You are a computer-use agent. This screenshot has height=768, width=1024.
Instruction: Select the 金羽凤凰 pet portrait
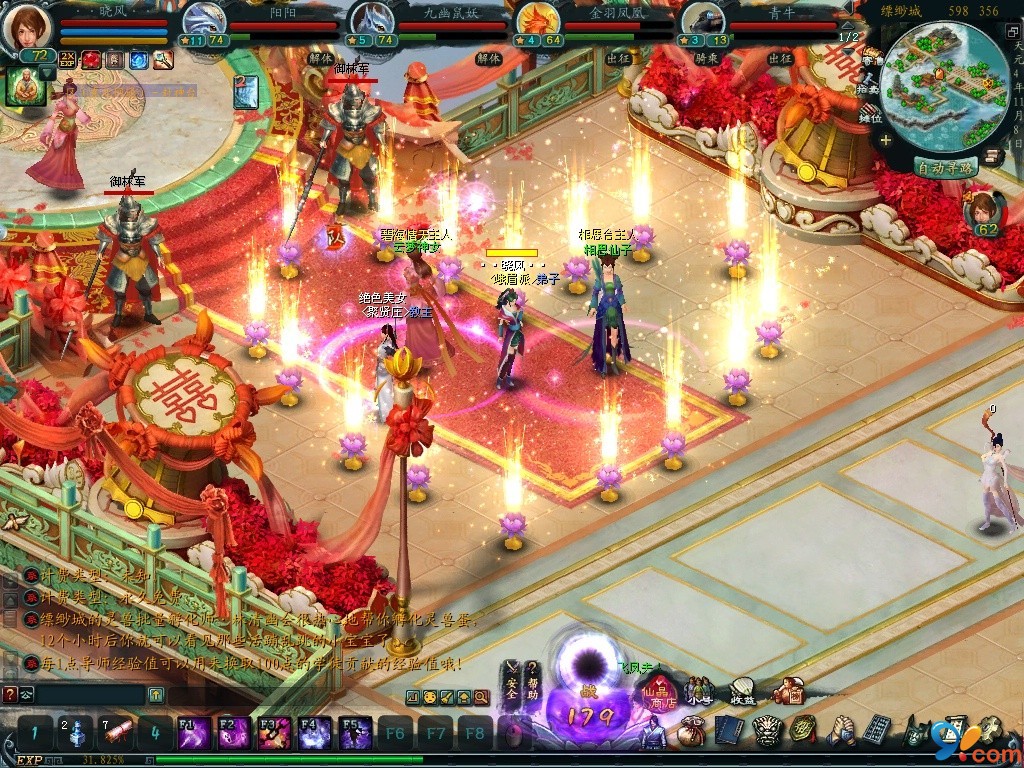point(538,20)
